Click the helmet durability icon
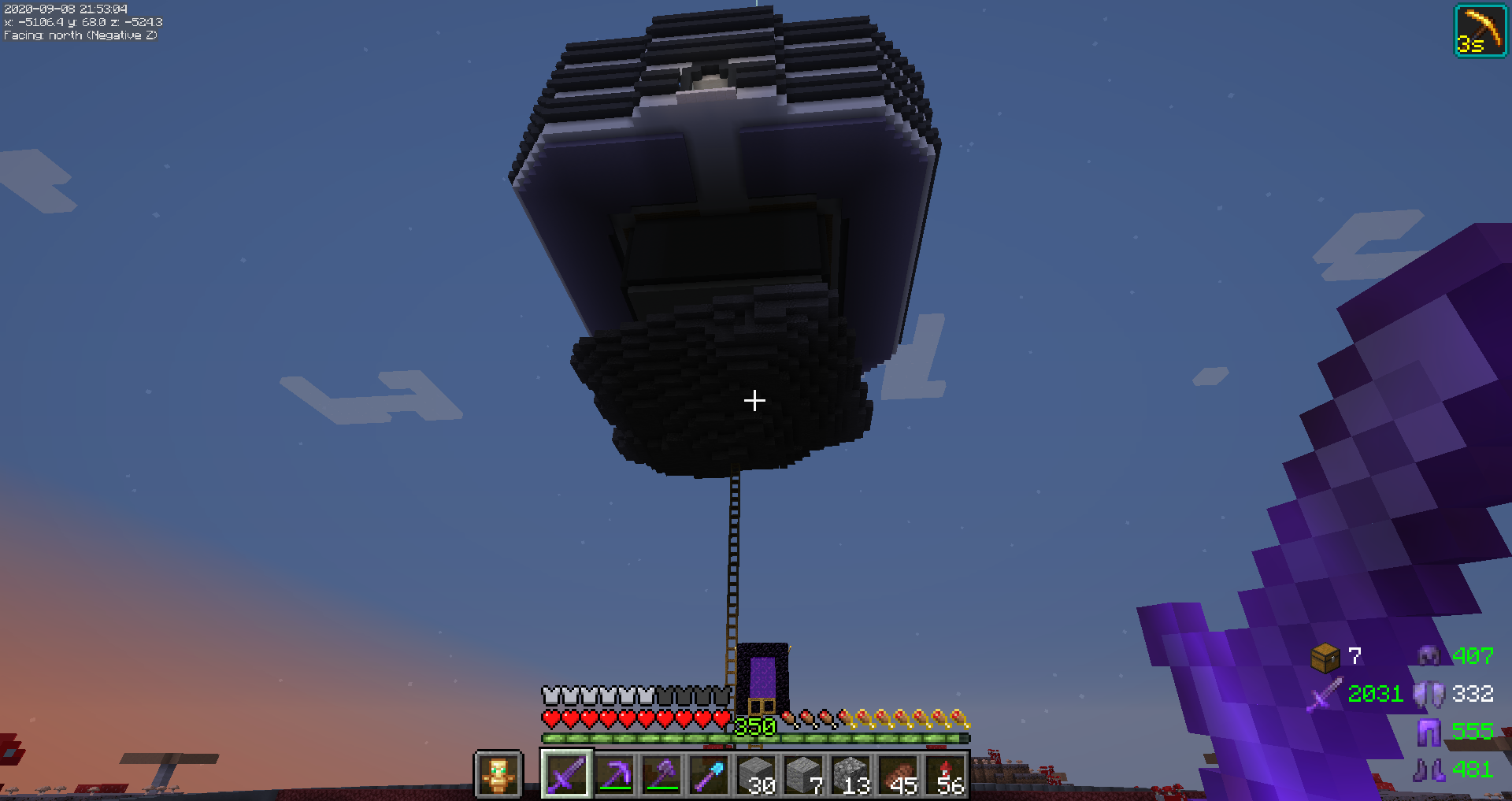 coord(1429,655)
